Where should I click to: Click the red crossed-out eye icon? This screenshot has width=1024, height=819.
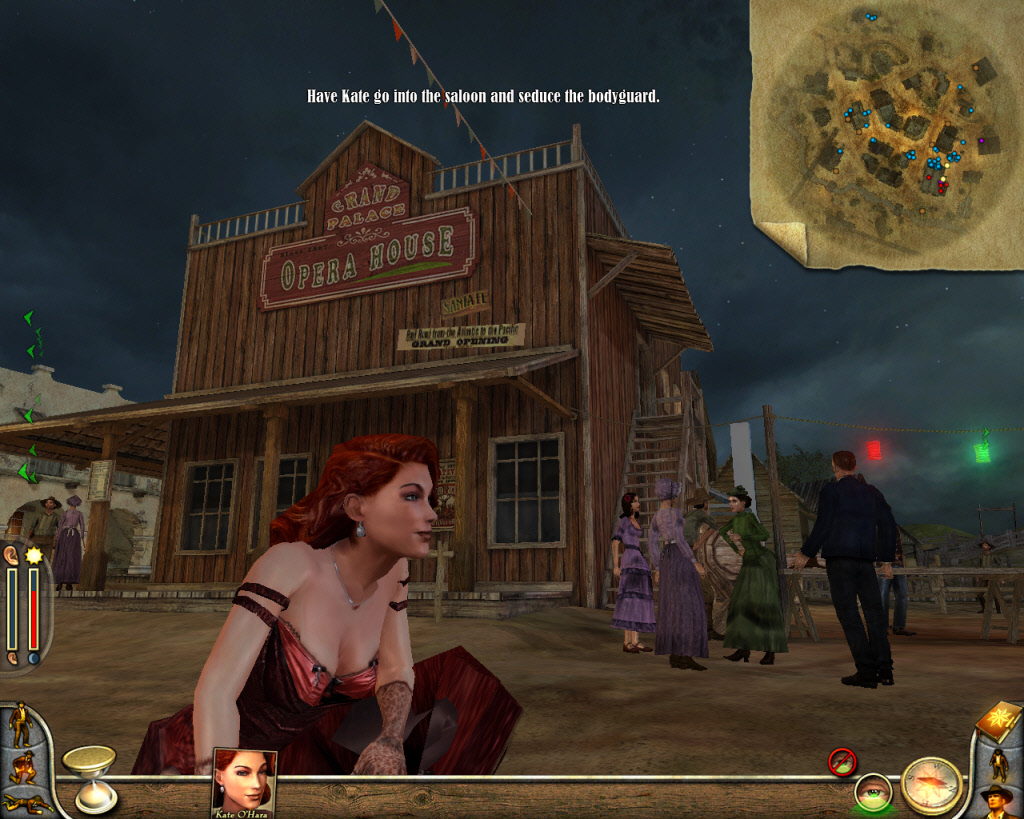click(842, 762)
